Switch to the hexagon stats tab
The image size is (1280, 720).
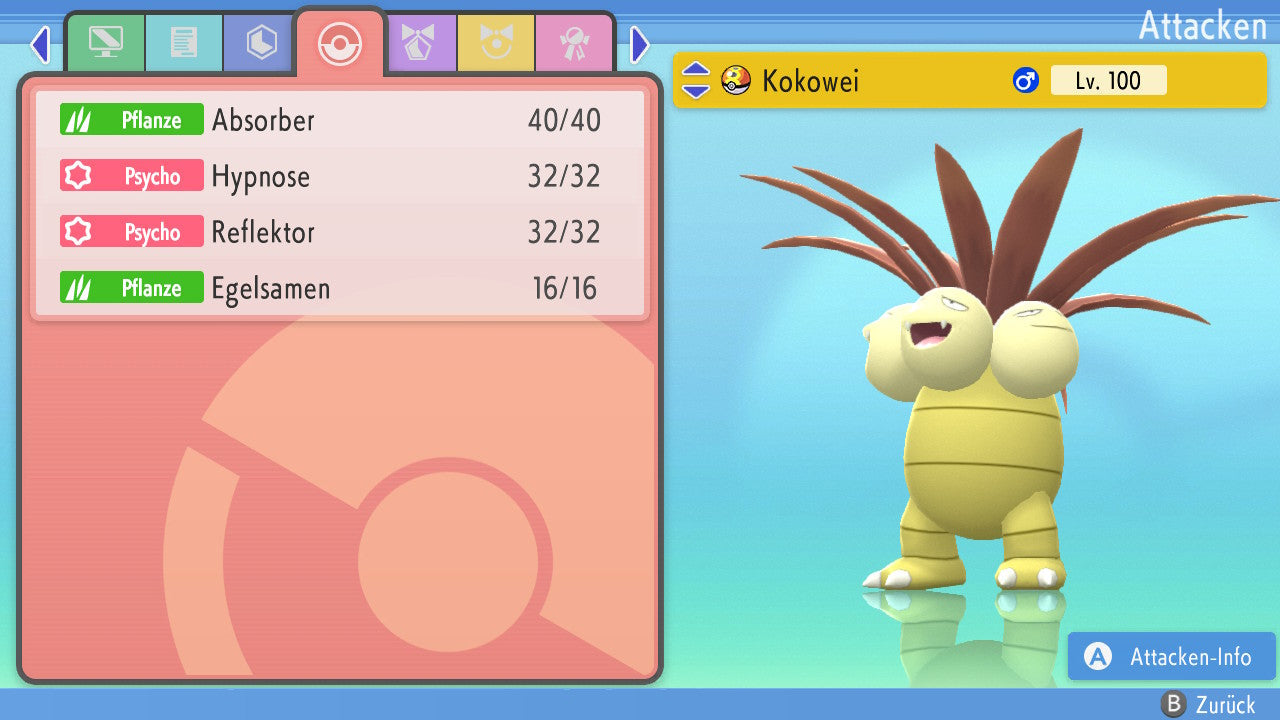point(261,43)
